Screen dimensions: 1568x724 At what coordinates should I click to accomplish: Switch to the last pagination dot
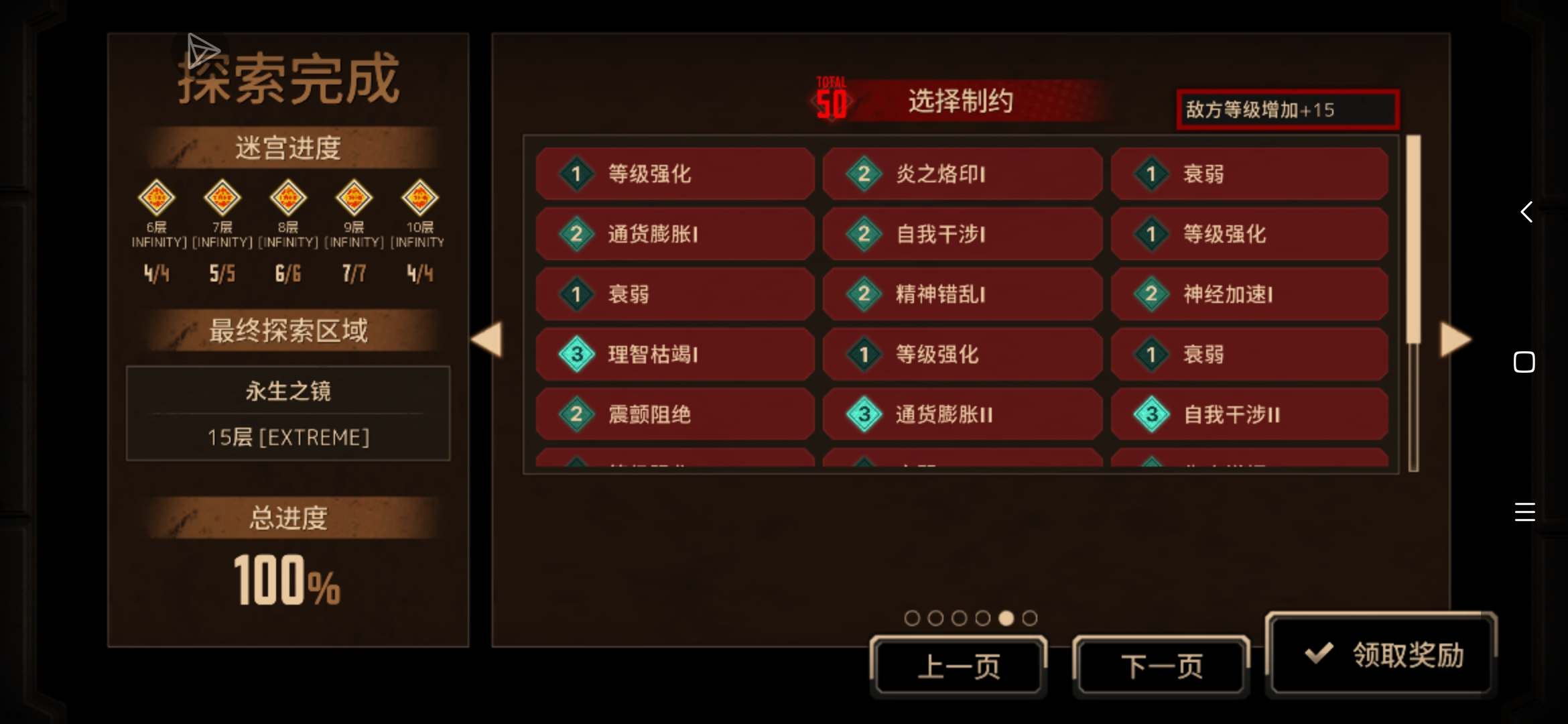click(1029, 618)
